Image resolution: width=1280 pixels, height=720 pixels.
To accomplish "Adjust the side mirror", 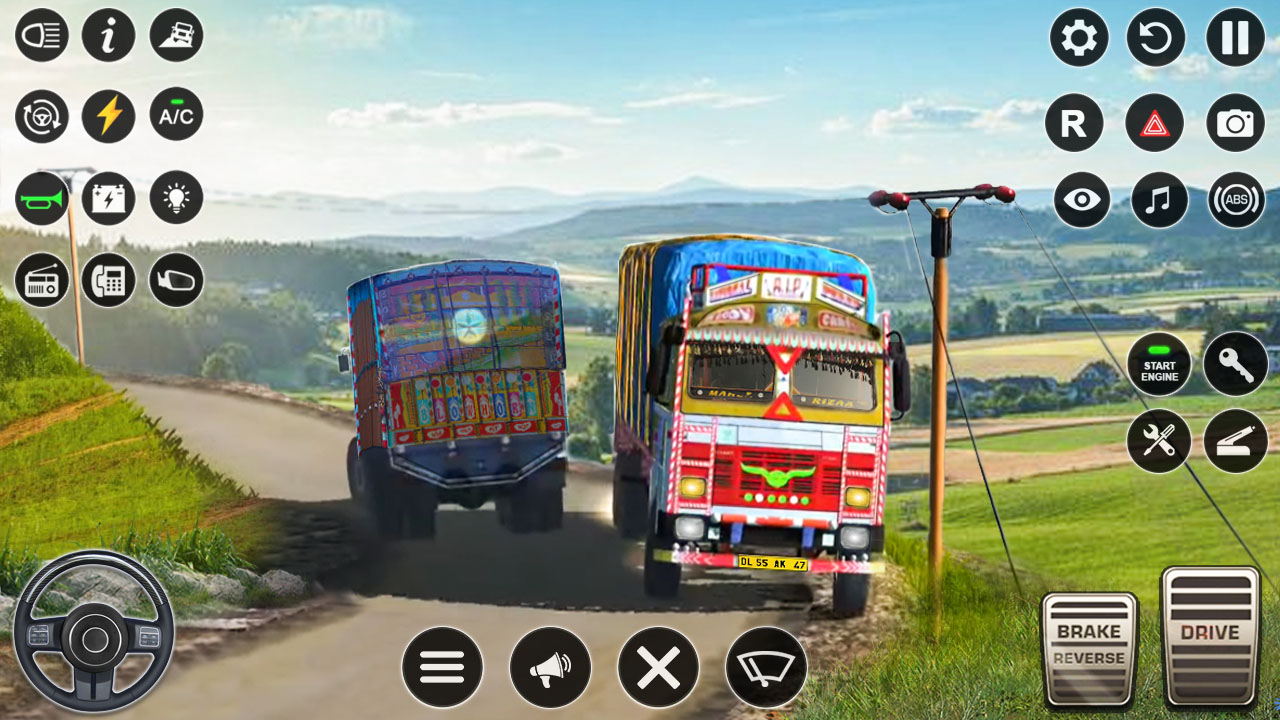I will [175, 280].
